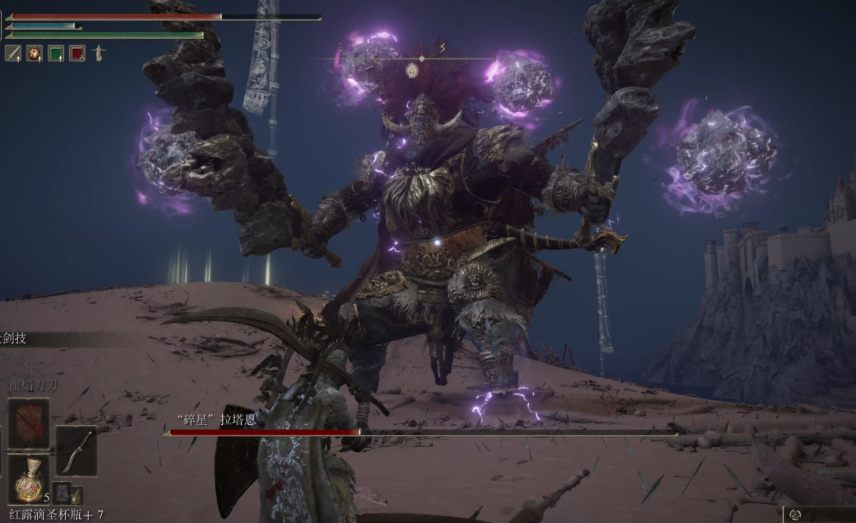Click the curved sword weapon slot

pyautogui.click(x=76, y=451)
